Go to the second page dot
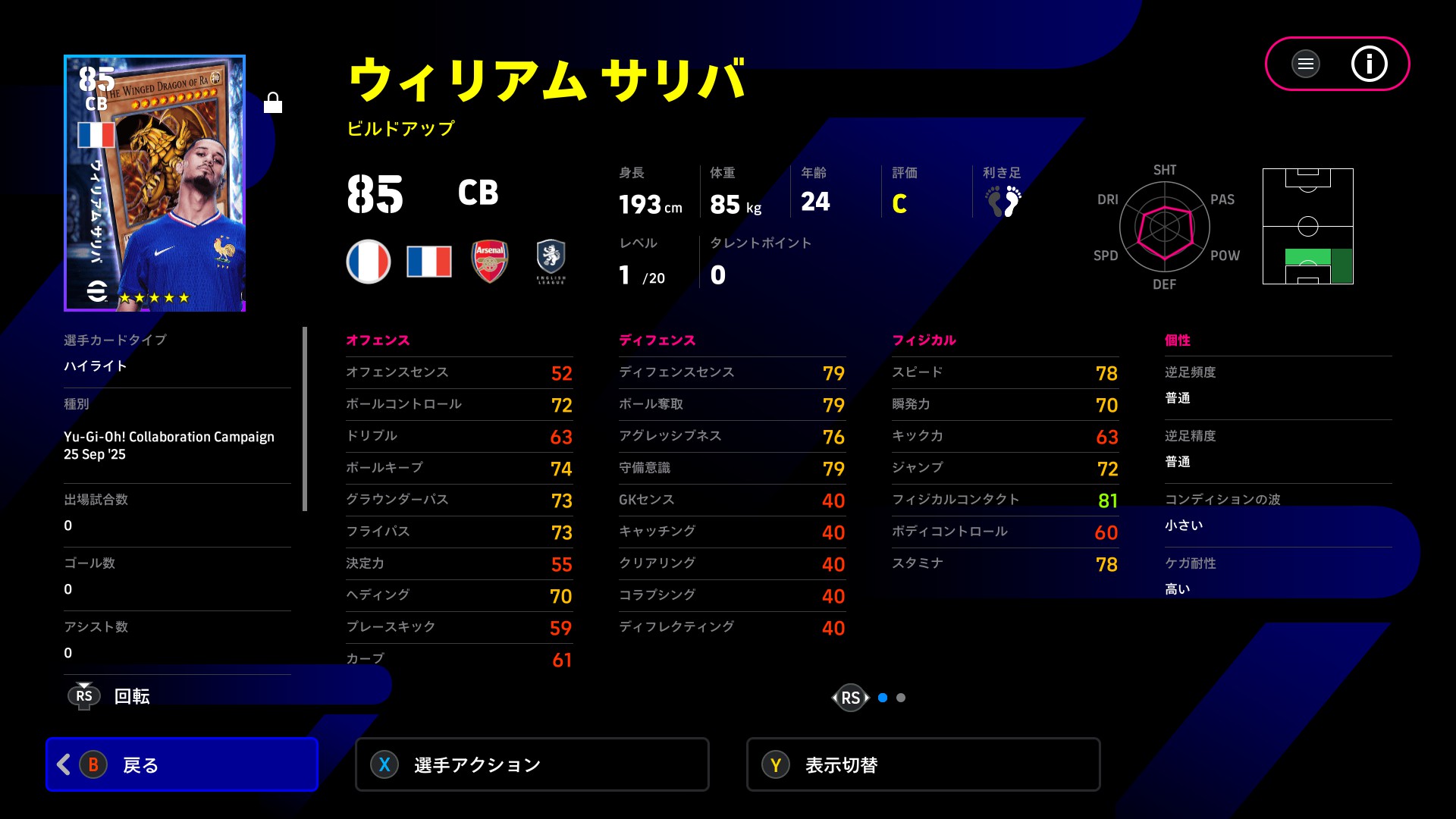The image size is (1456, 819). point(901,698)
